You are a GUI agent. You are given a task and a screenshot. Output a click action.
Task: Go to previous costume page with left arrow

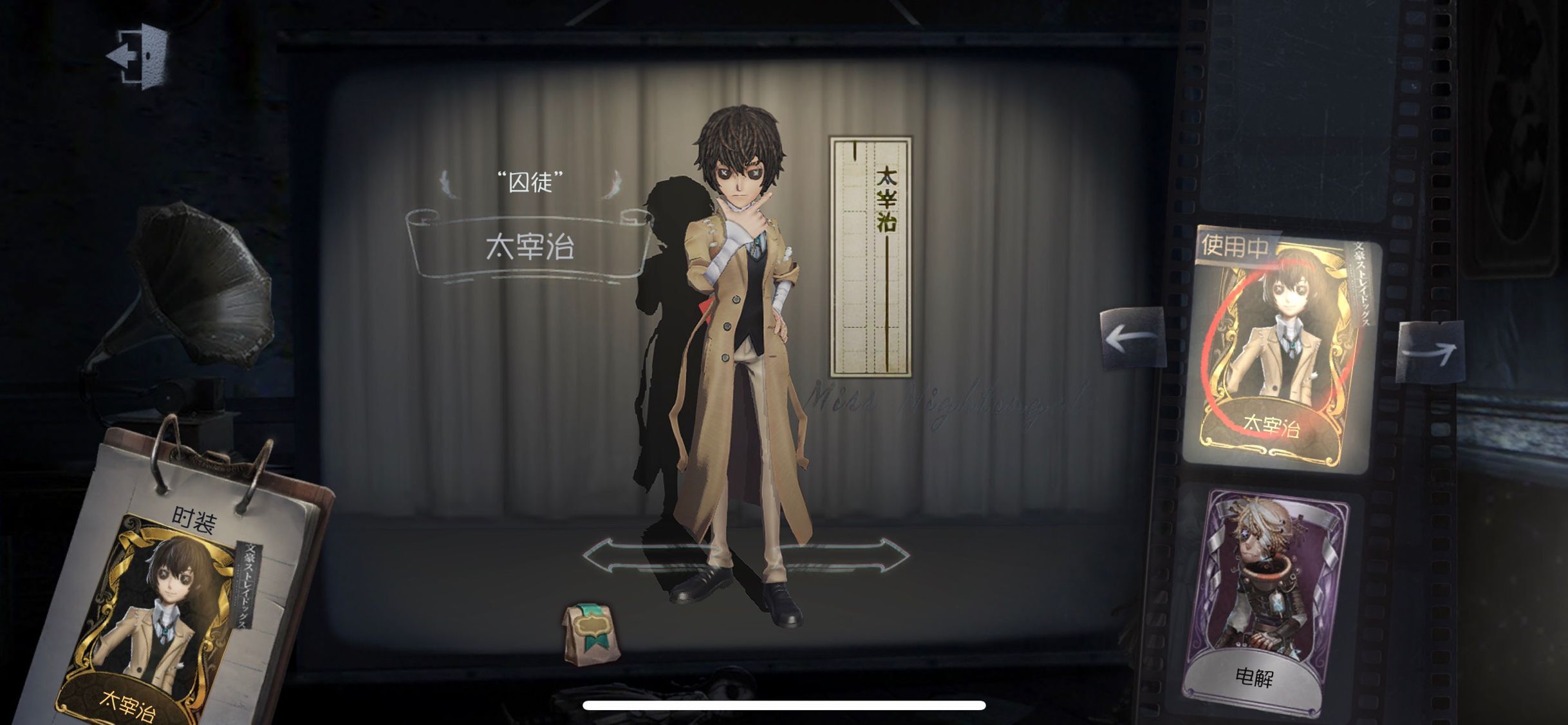pos(1133,337)
